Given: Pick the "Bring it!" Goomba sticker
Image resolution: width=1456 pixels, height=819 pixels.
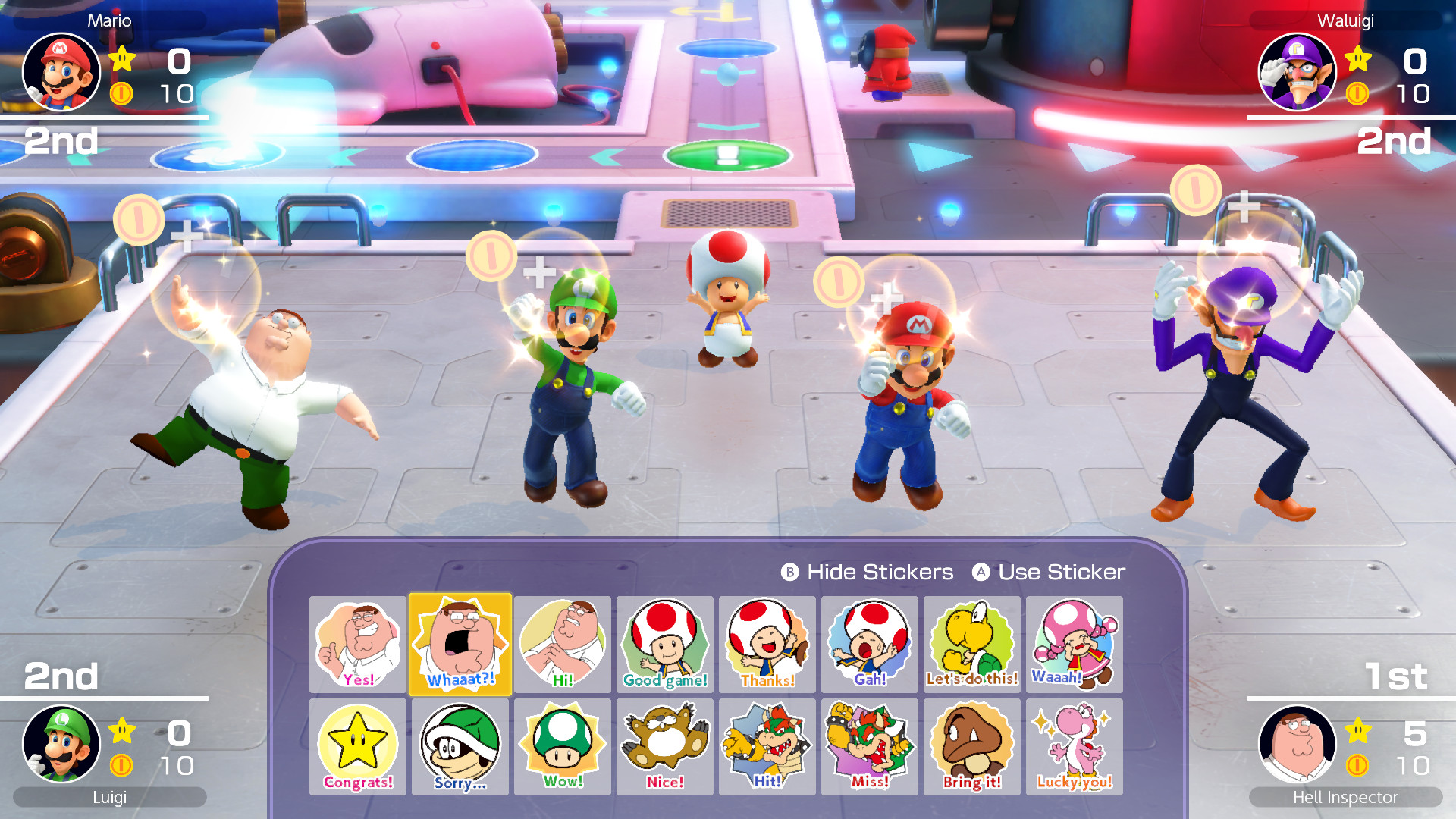Looking at the screenshot, I should [971, 747].
